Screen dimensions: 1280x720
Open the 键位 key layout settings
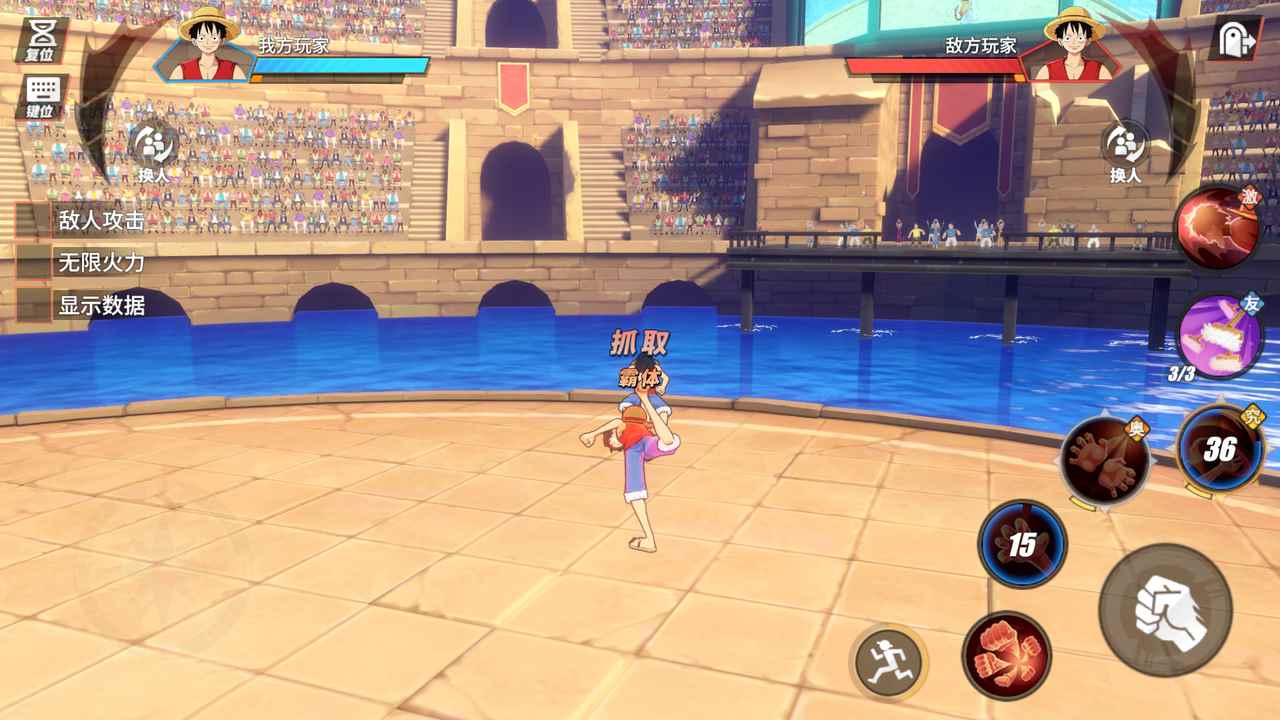pyautogui.click(x=41, y=96)
